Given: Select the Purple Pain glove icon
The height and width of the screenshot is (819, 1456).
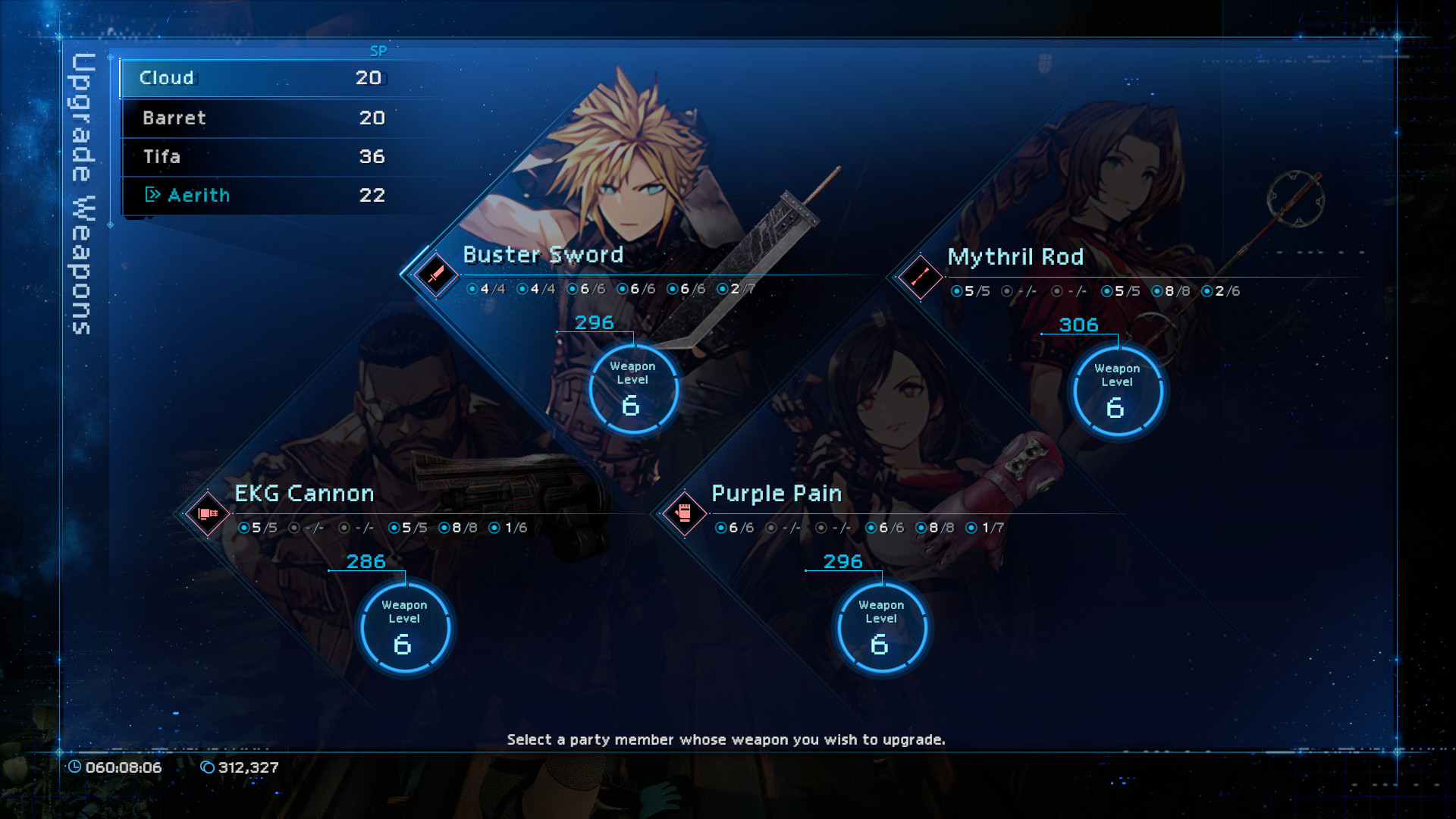Looking at the screenshot, I should click(x=685, y=513).
